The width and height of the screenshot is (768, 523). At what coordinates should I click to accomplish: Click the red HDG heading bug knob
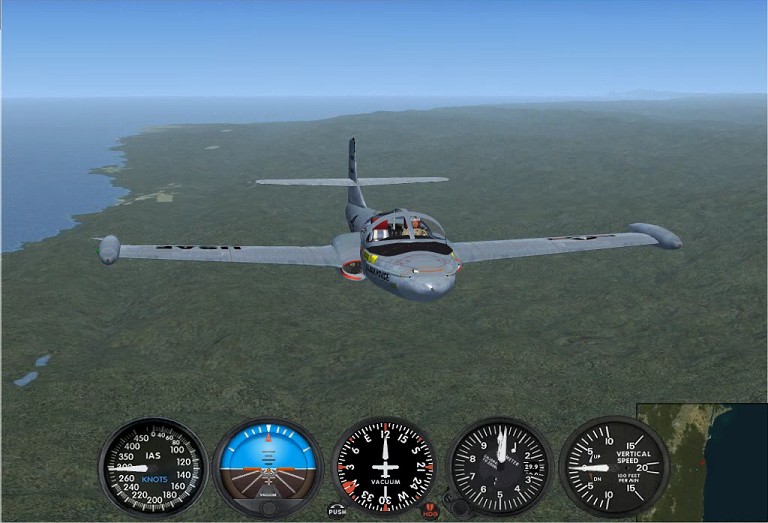[x=430, y=509]
